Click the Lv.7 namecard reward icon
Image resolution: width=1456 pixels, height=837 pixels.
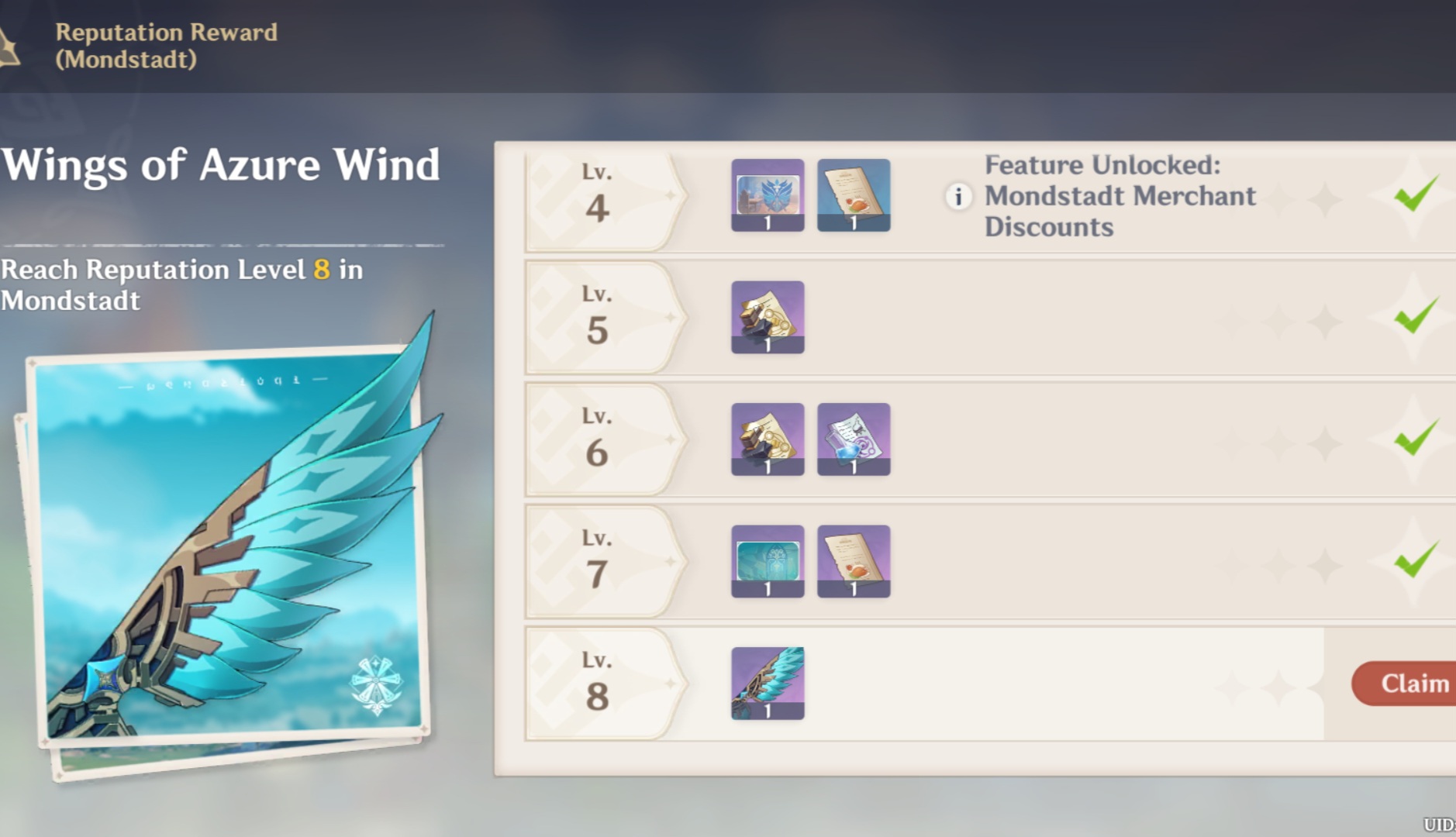pos(767,561)
